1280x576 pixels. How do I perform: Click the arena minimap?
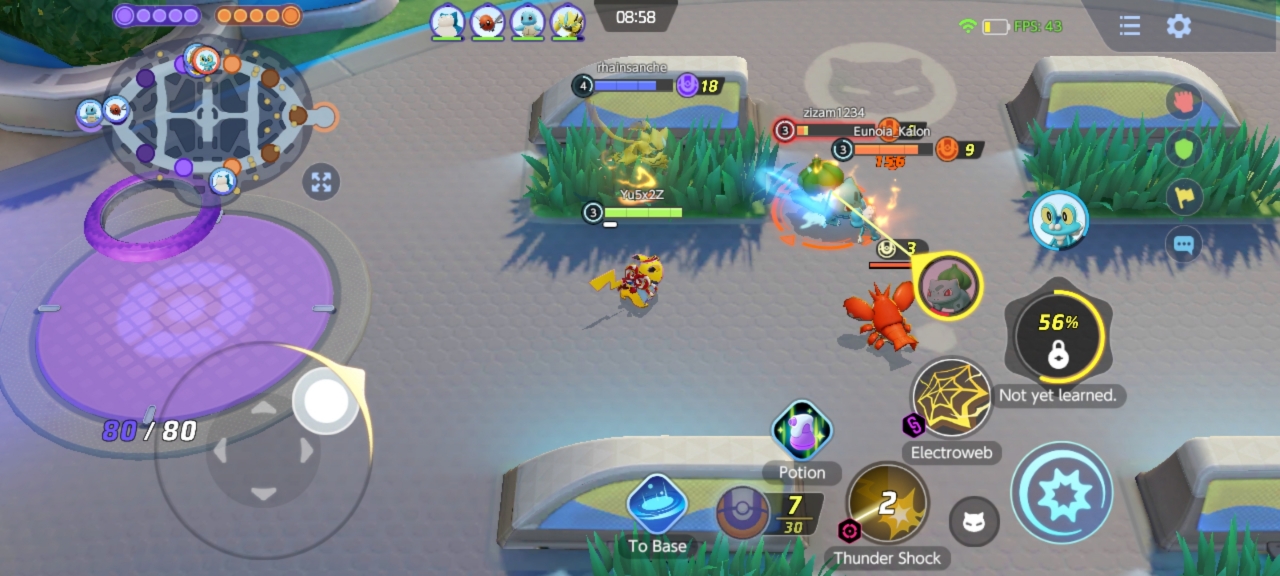pos(208,112)
